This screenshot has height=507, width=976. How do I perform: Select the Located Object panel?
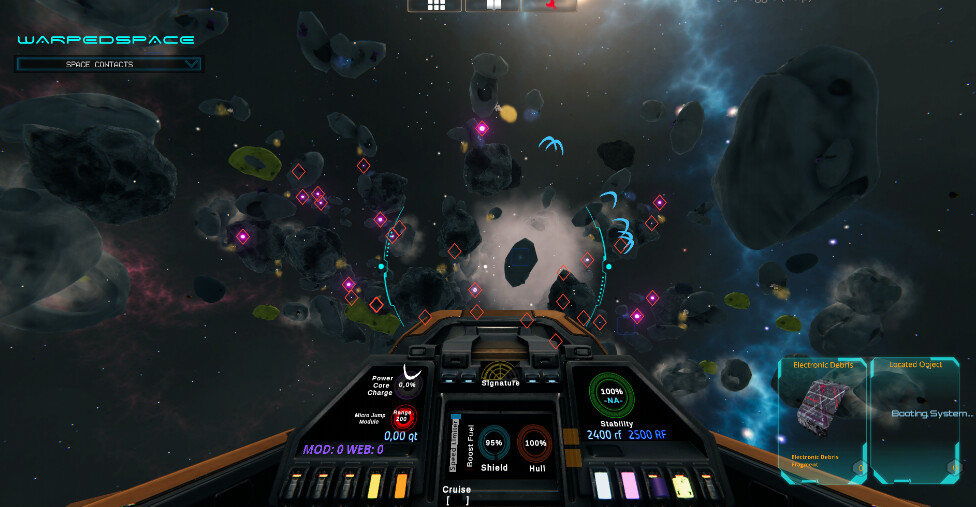917,418
